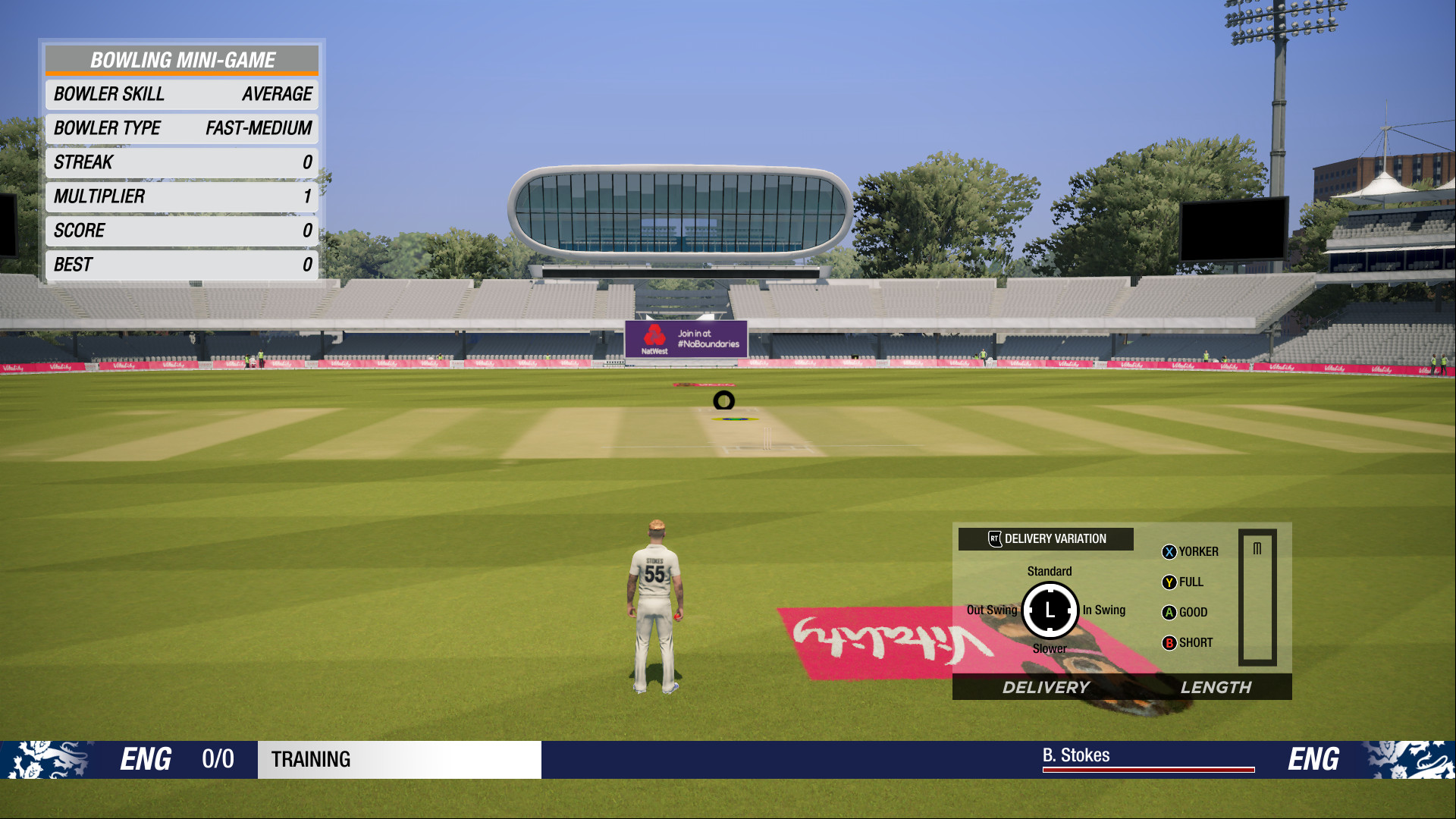Screen dimensions: 1456x819
Task: Select the Standard delivery option
Action: point(1050,571)
